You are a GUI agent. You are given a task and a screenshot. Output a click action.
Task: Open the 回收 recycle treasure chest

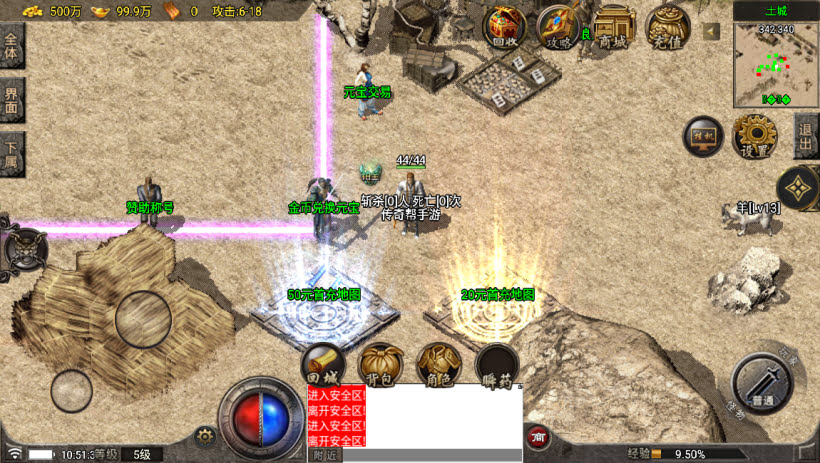click(506, 26)
